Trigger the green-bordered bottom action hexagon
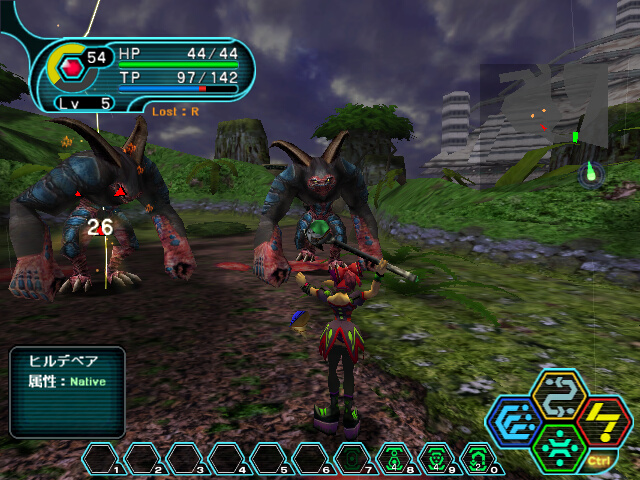The width and height of the screenshot is (640, 480). [x=559, y=446]
